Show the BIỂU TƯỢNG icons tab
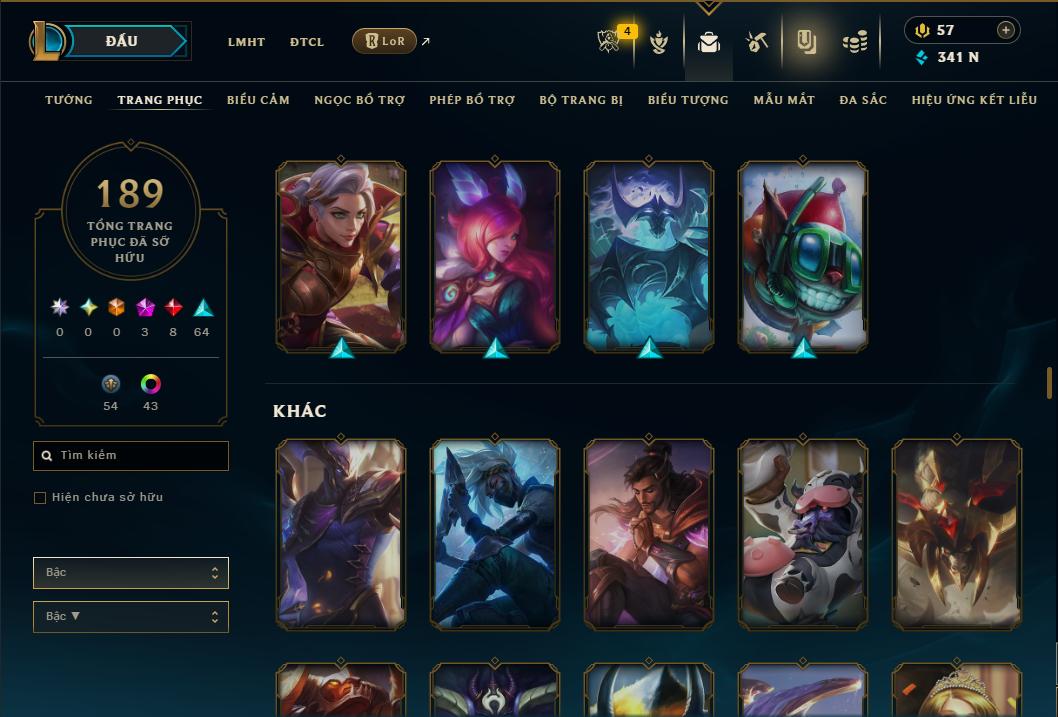 click(688, 100)
